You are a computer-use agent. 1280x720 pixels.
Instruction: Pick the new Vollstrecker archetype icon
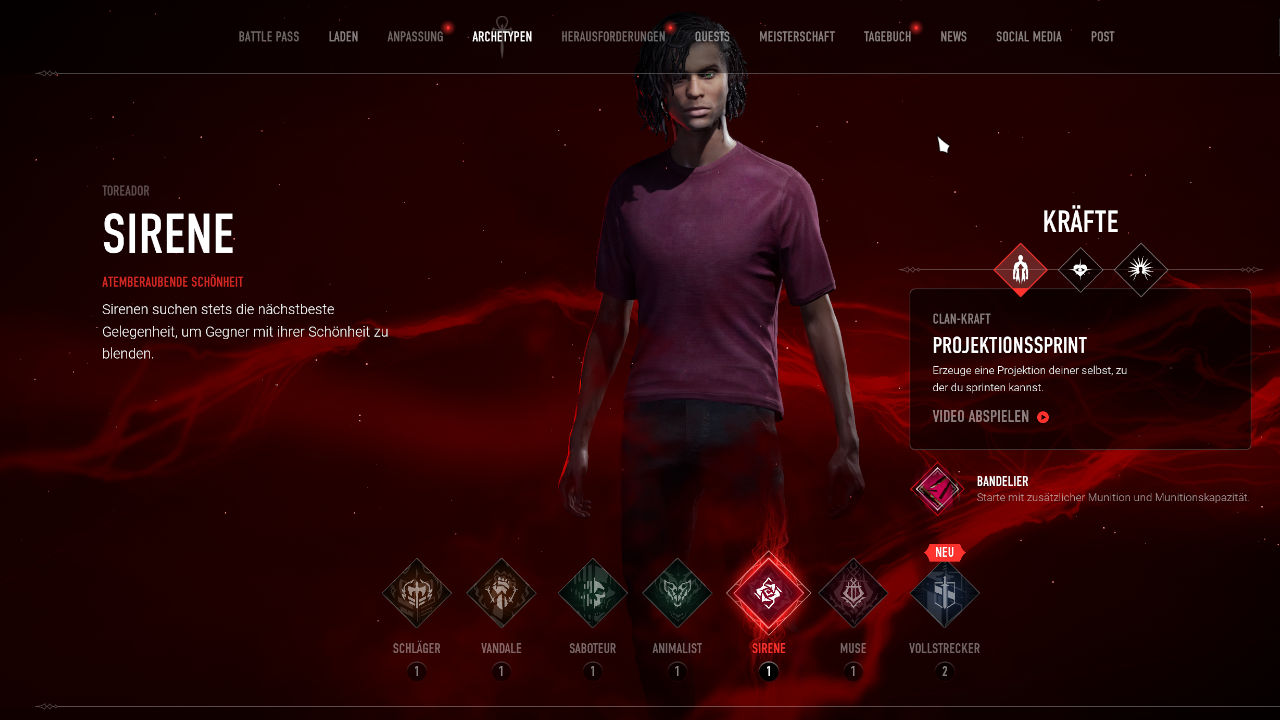944,593
